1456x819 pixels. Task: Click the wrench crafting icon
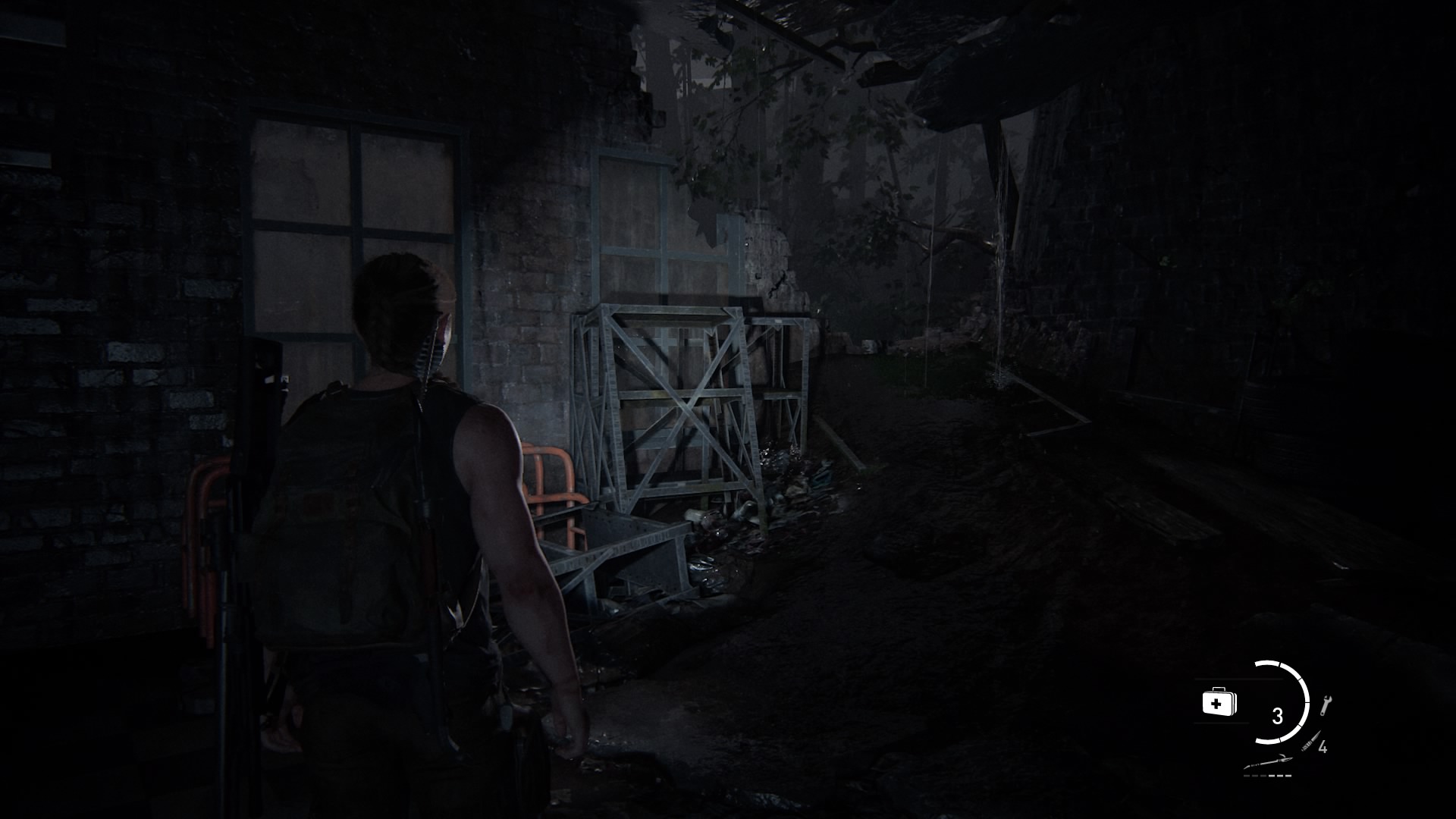tap(1326, 705)
